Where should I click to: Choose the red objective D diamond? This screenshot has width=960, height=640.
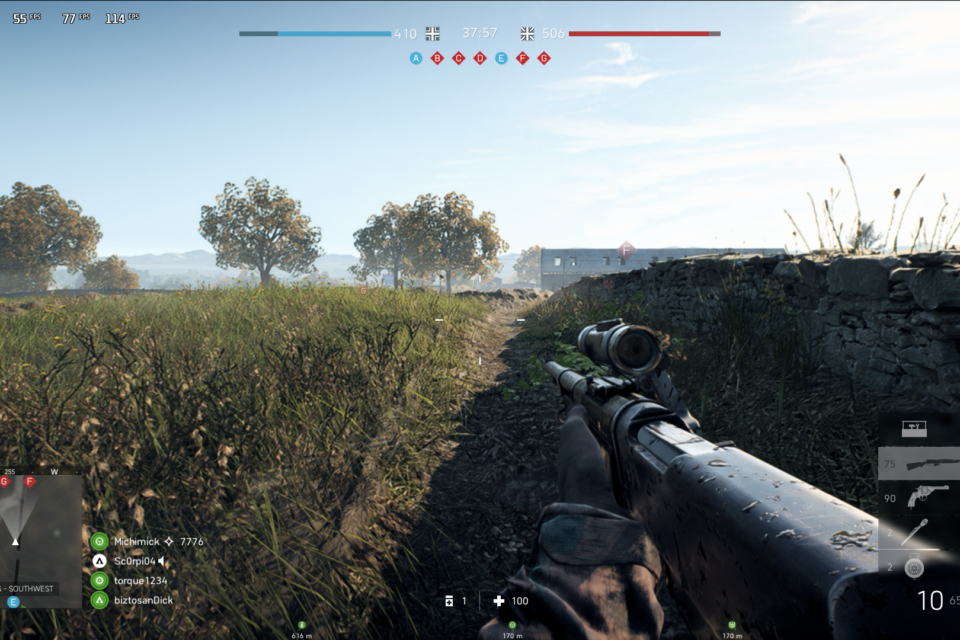click(480, 58)
